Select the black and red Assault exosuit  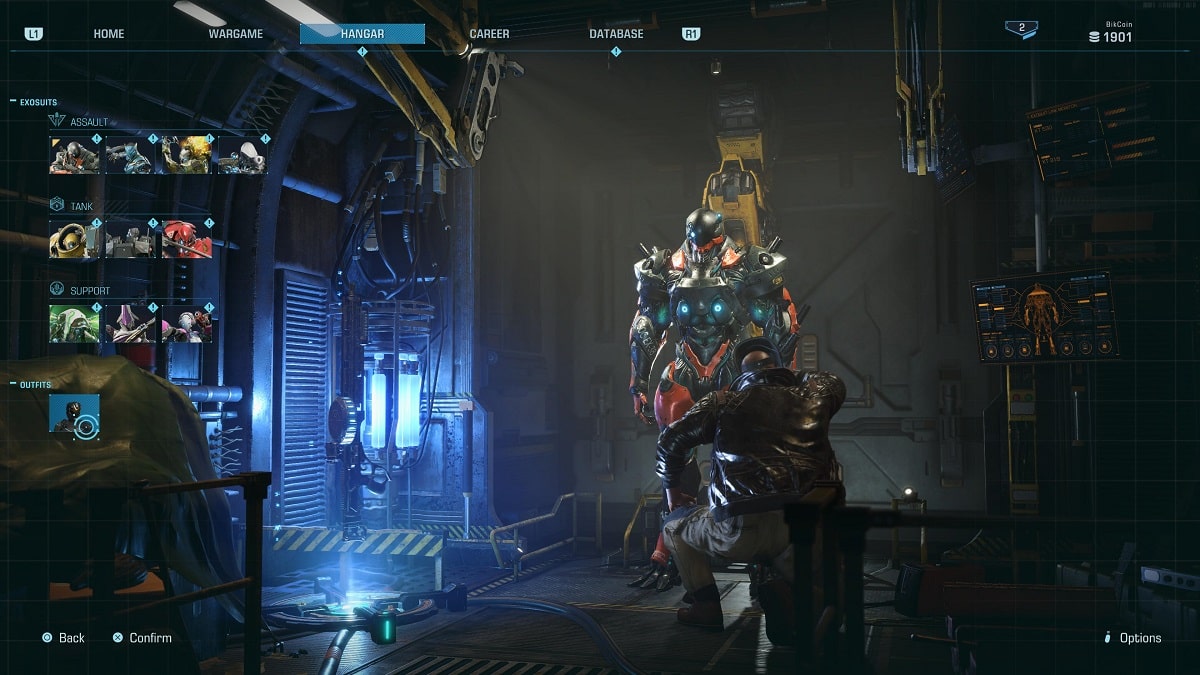(x=75, y=155)
